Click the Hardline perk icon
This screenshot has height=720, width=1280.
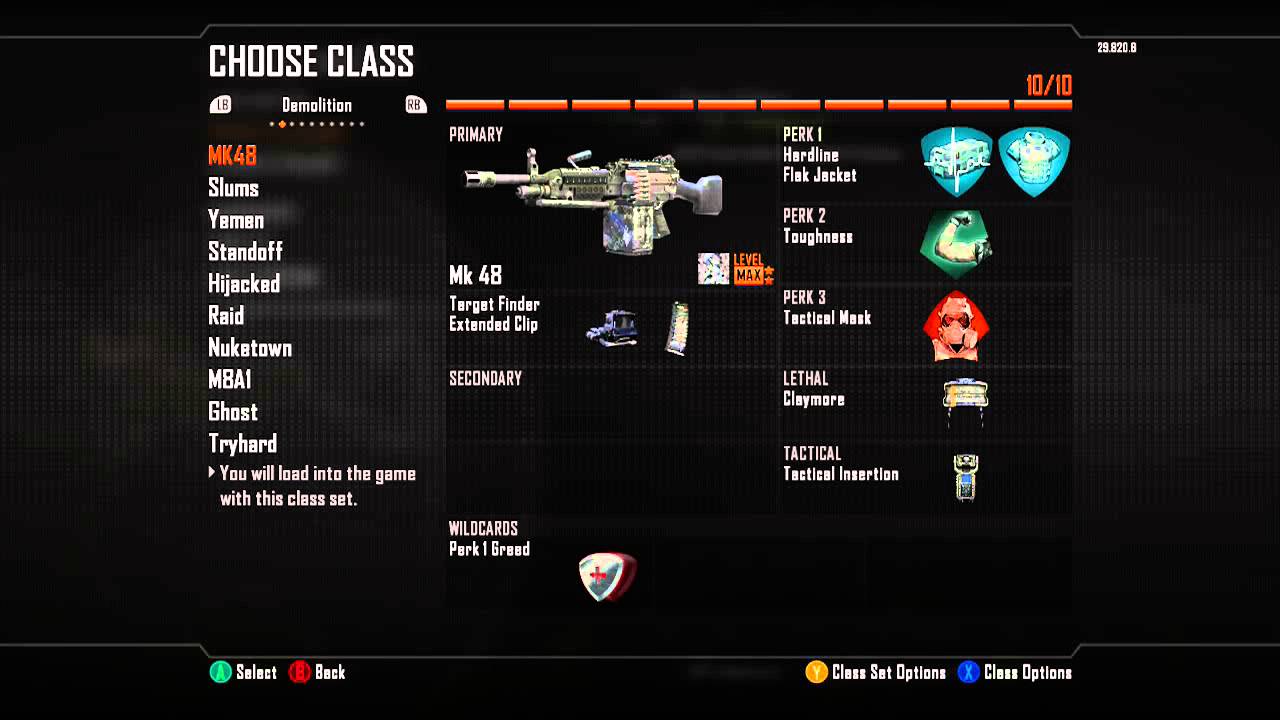956,161
